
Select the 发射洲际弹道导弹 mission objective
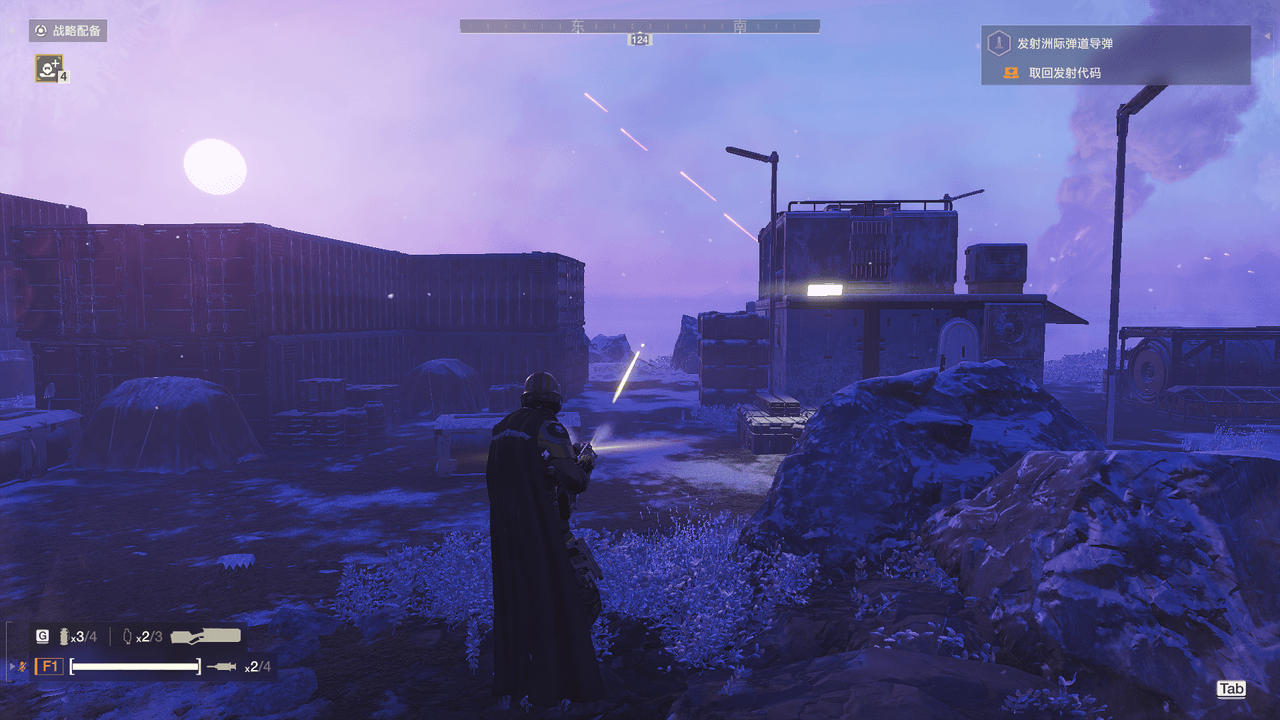coord(1064,43)
